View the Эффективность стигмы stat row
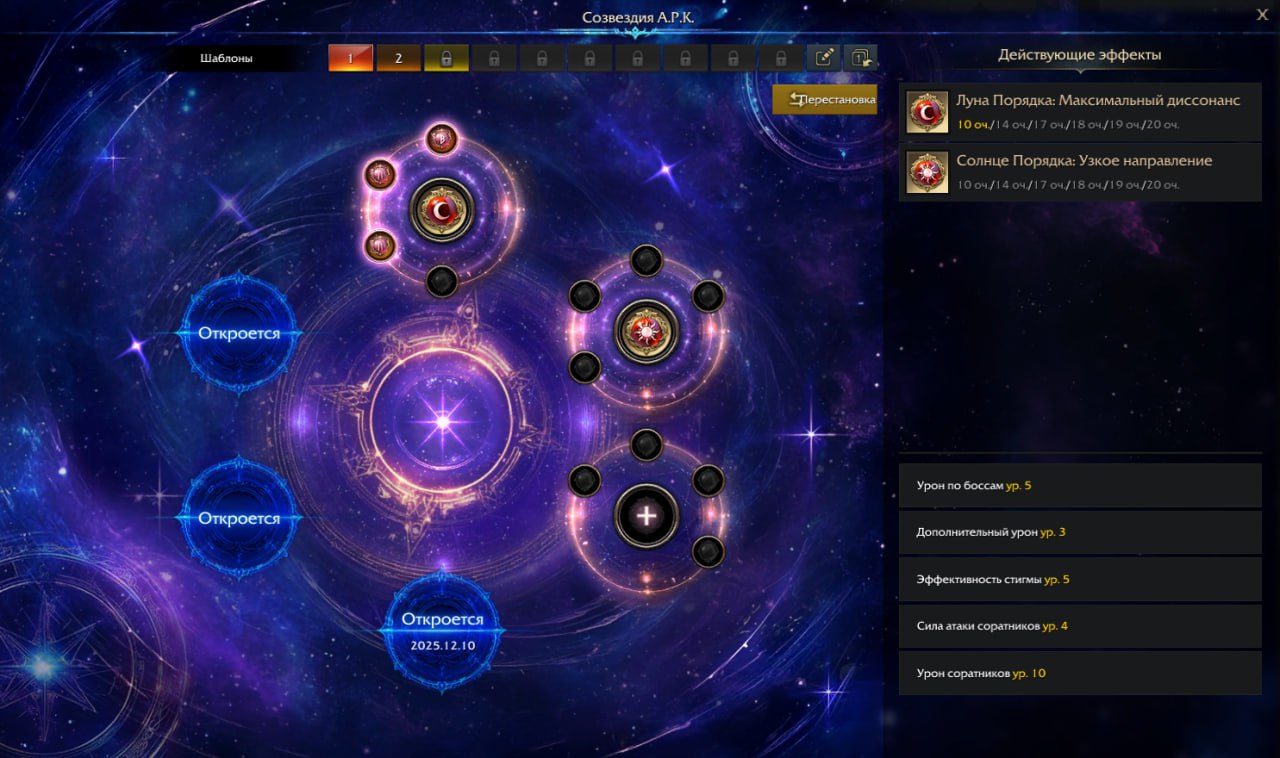The width and height of the screenshot is (1280, 758). point(1080,579)
